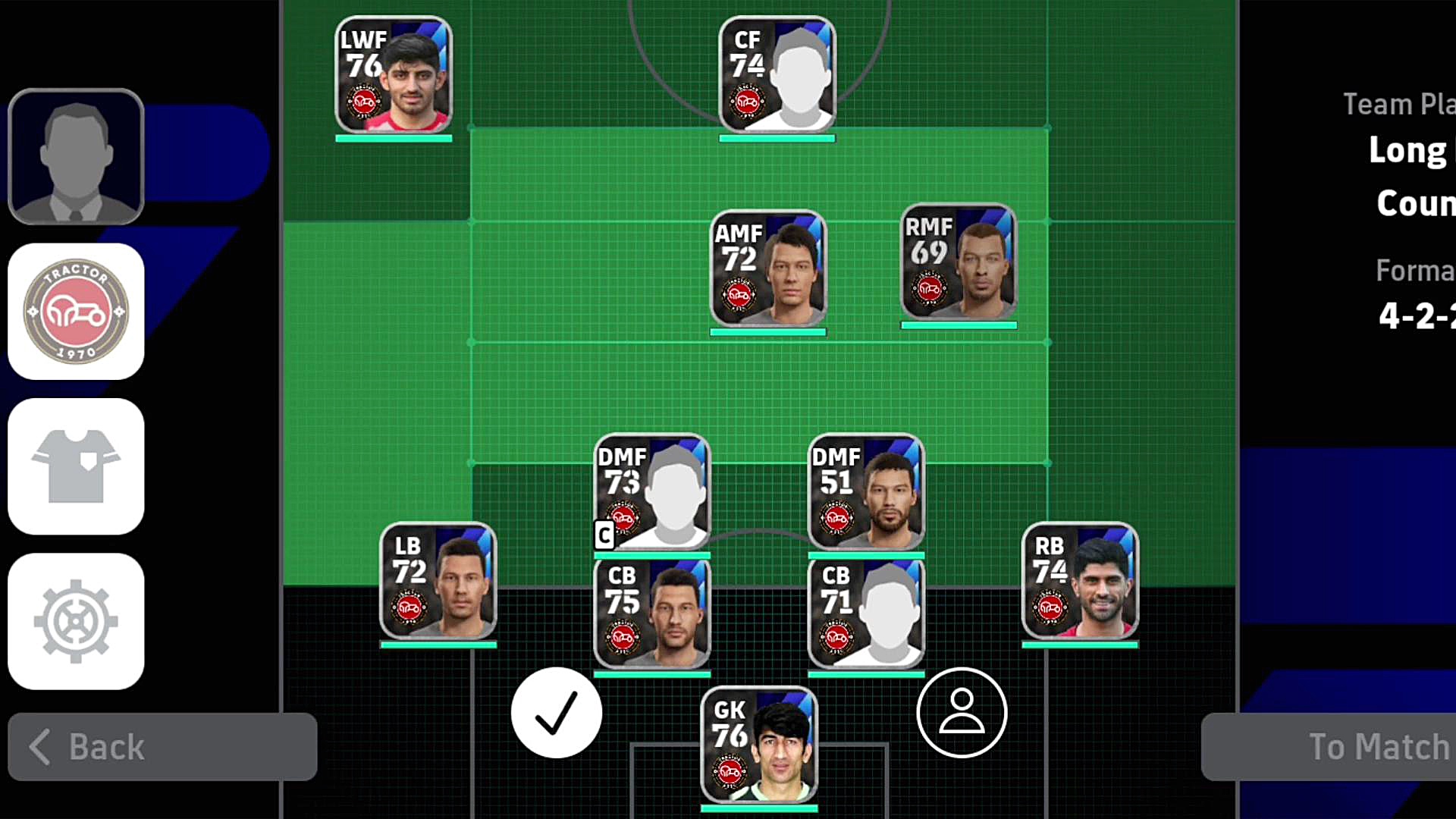Open the manager portrait panel
Screen dimensions: 1456x819
coord(76,157)
